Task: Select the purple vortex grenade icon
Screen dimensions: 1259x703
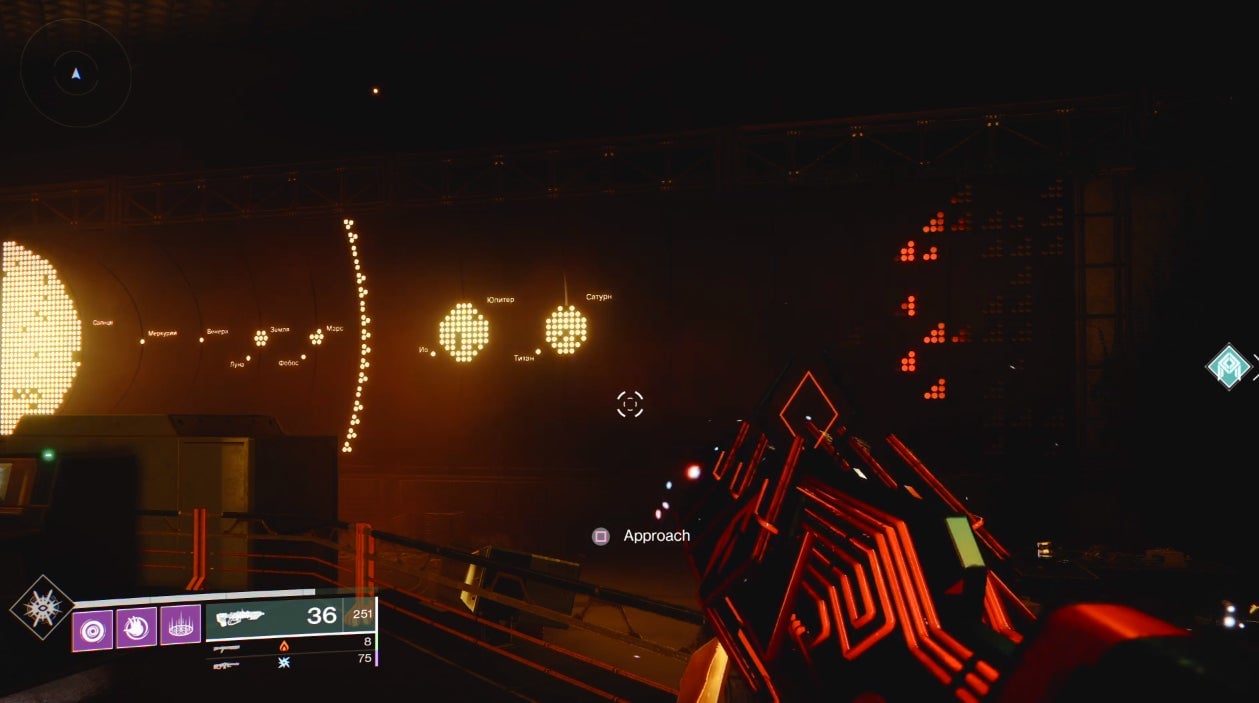Action: tap(92, 629)
